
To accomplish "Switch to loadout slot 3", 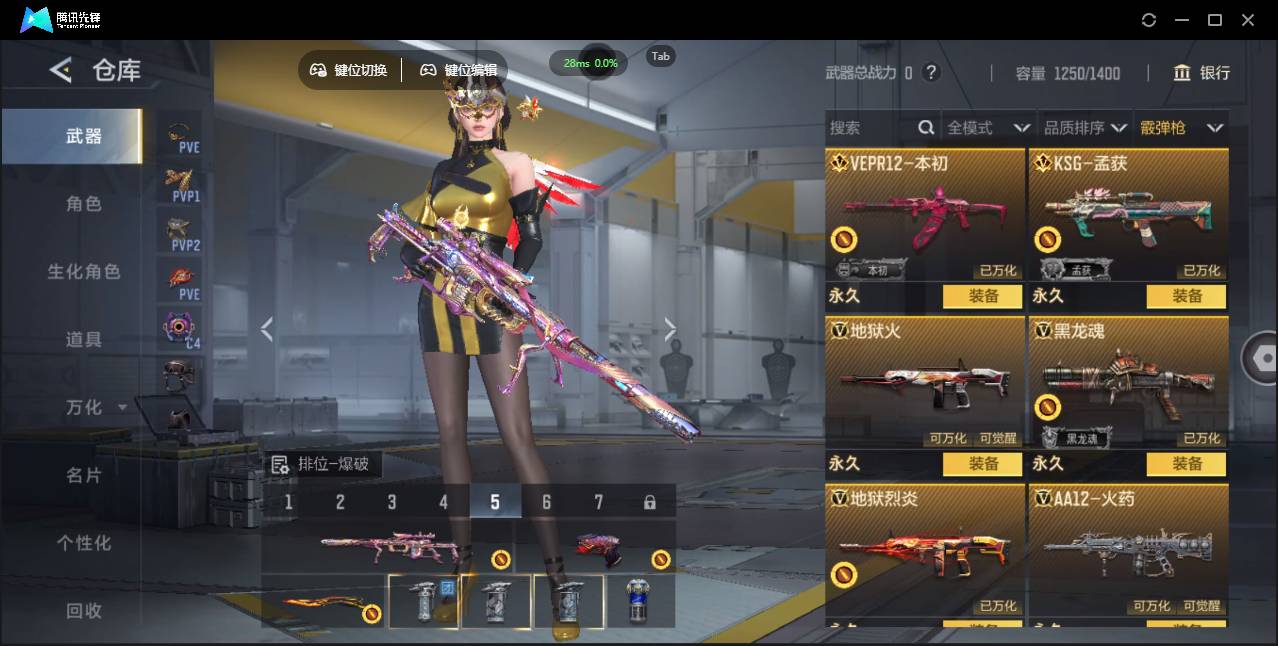I will 392,502.
